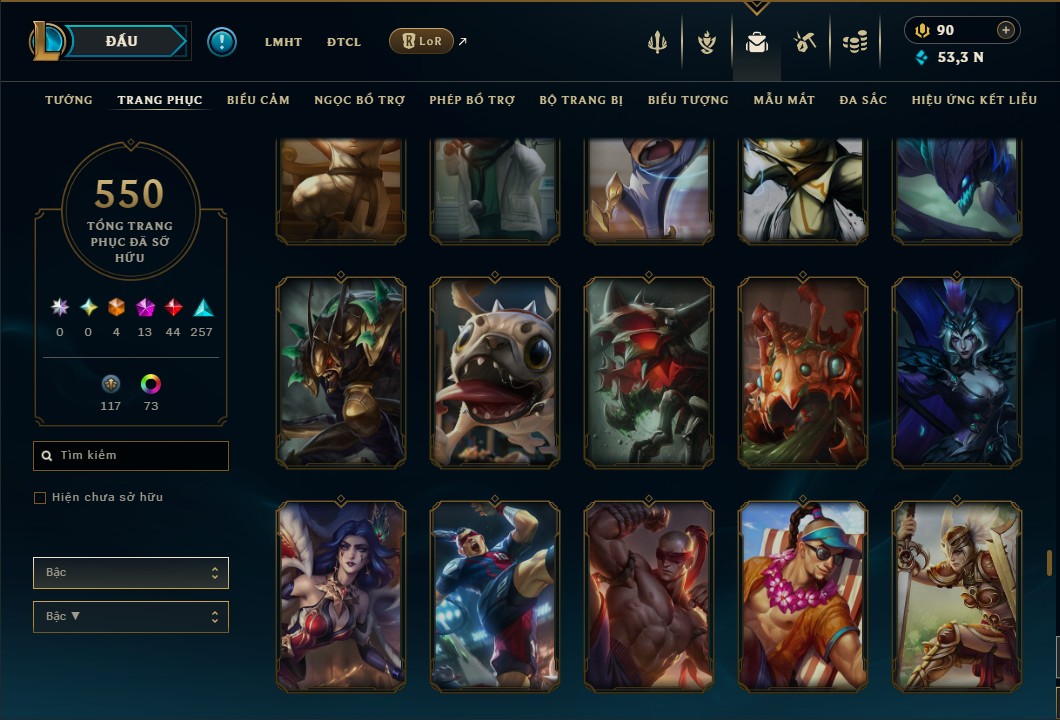
Task: Open the HIỆU ỨNG KẾT LIỄU tab
Action: click(974, 100)
